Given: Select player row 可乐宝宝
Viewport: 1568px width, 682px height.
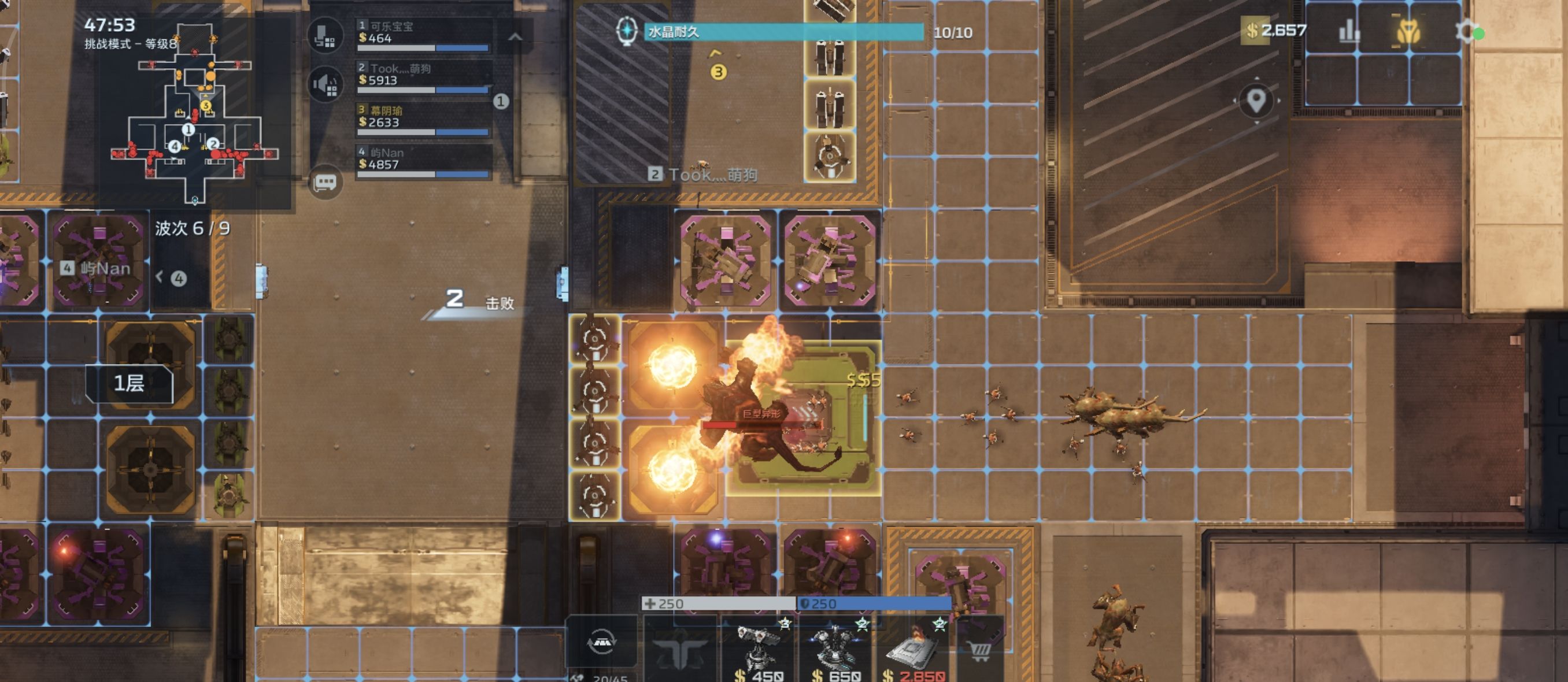Looking at the screenshot, I should (x=424, y=36).
